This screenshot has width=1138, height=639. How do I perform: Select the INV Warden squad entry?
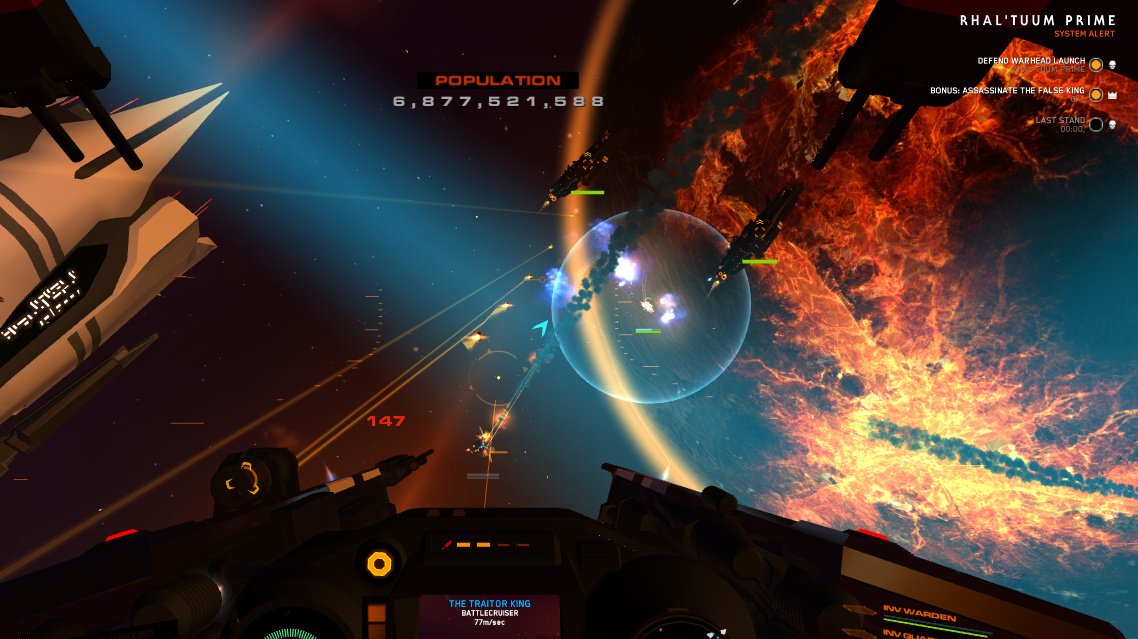919,616
